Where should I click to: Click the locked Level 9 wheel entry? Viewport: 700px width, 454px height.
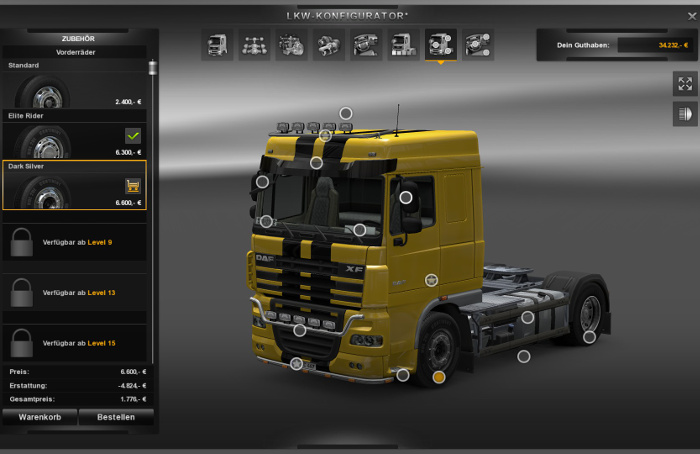[74, 242]
